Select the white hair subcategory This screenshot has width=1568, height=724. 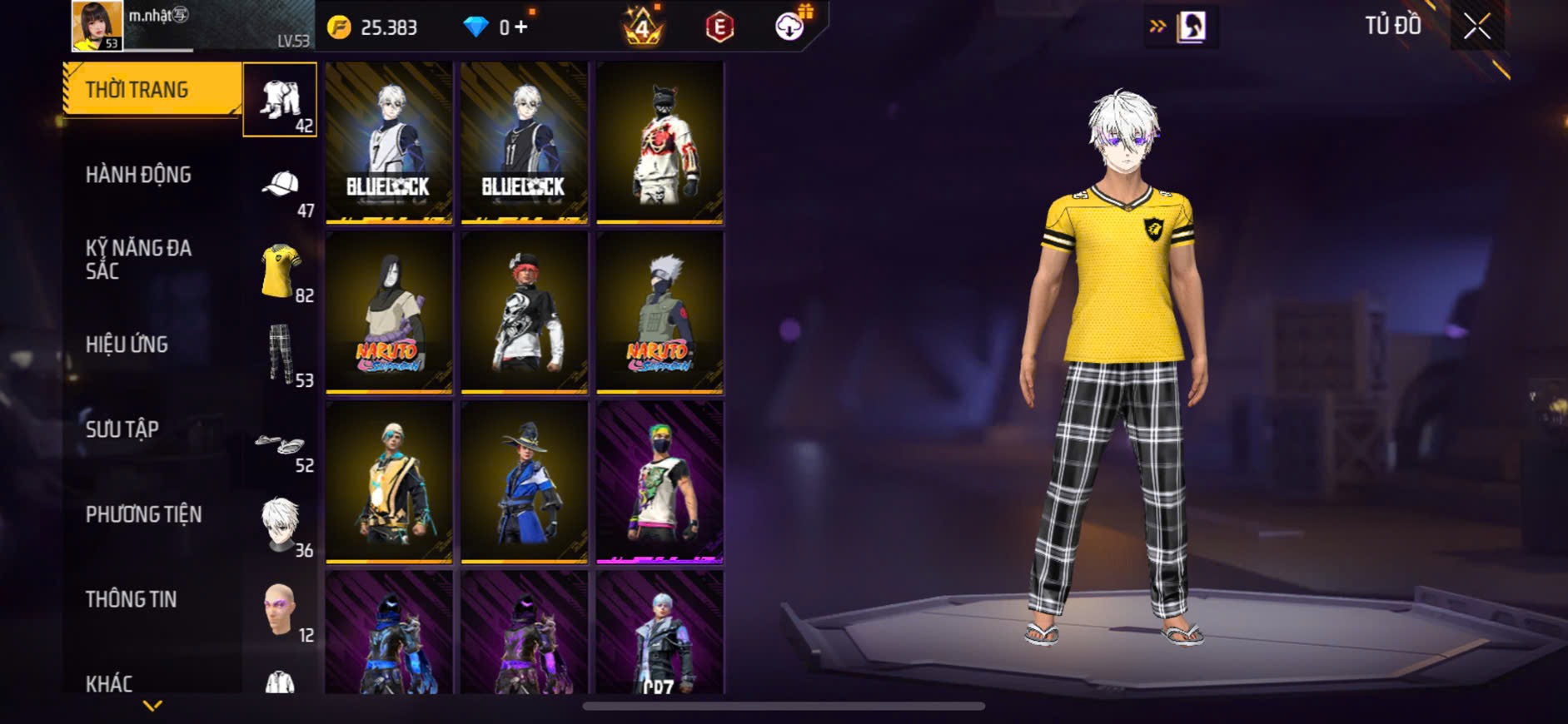click(281, 525)
